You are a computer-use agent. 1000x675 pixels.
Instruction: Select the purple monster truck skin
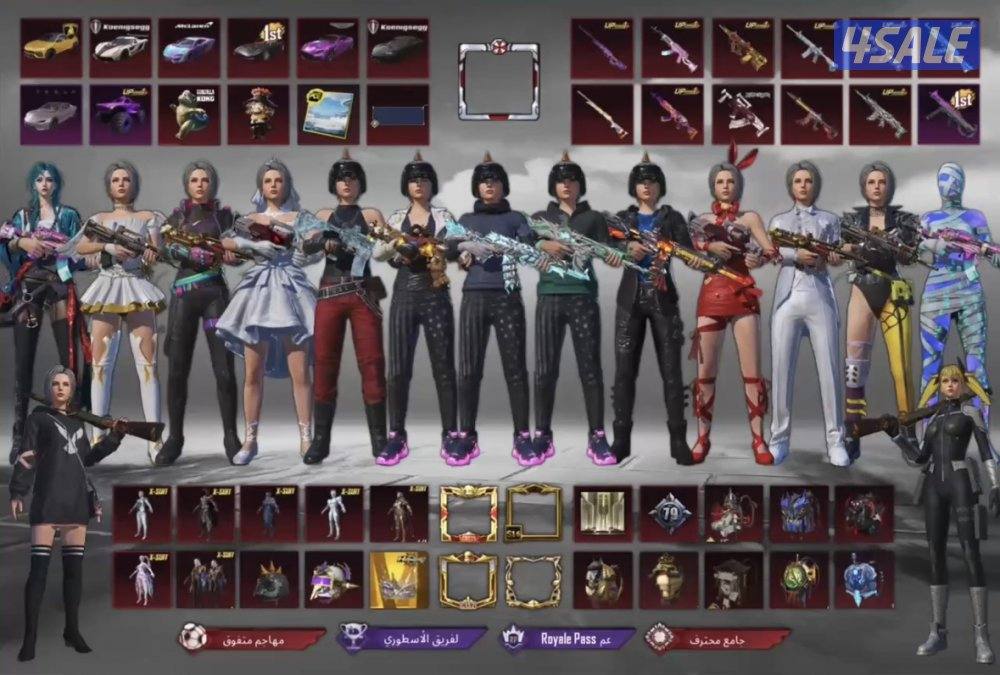(x=120, y=113)
